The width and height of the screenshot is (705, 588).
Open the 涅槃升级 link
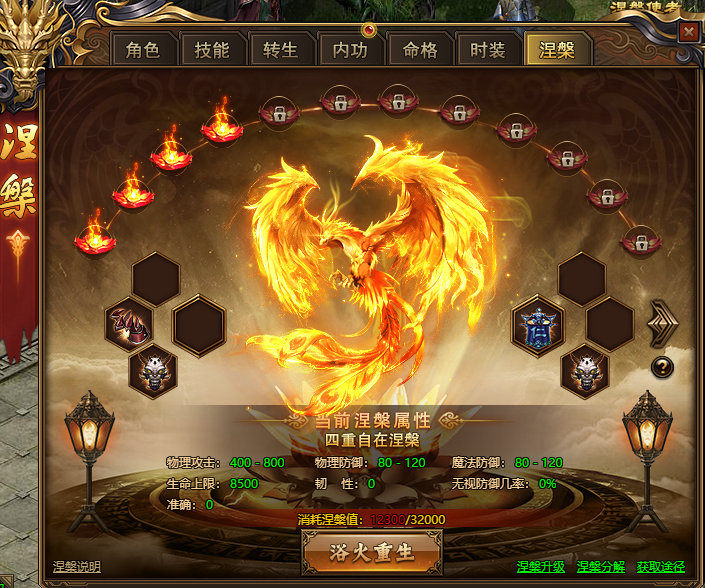(x=541, y=567)
